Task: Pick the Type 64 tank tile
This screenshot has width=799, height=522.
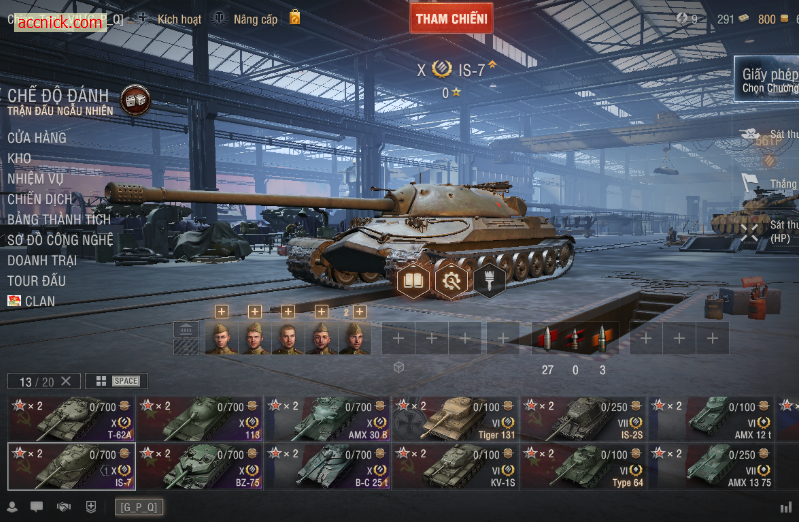Action: pos(583,466)
